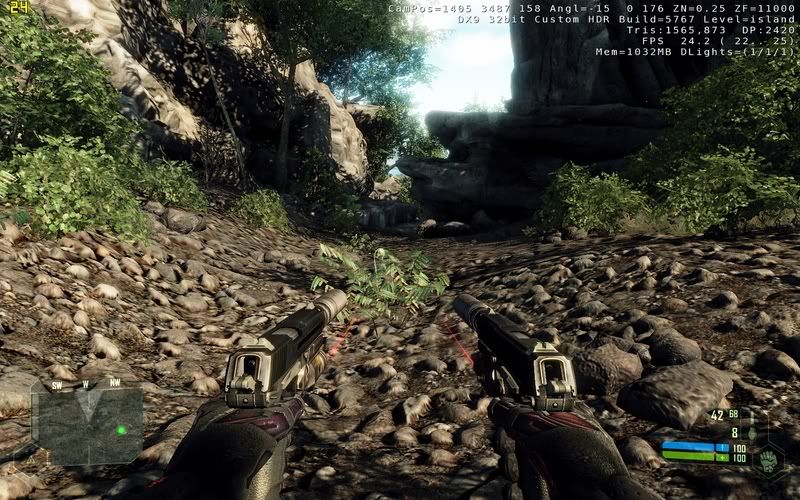The width and height of the screenshot is (800, 500).
Task: Activate the nanosuit fist mode icon
Action: tap(769, 462)
